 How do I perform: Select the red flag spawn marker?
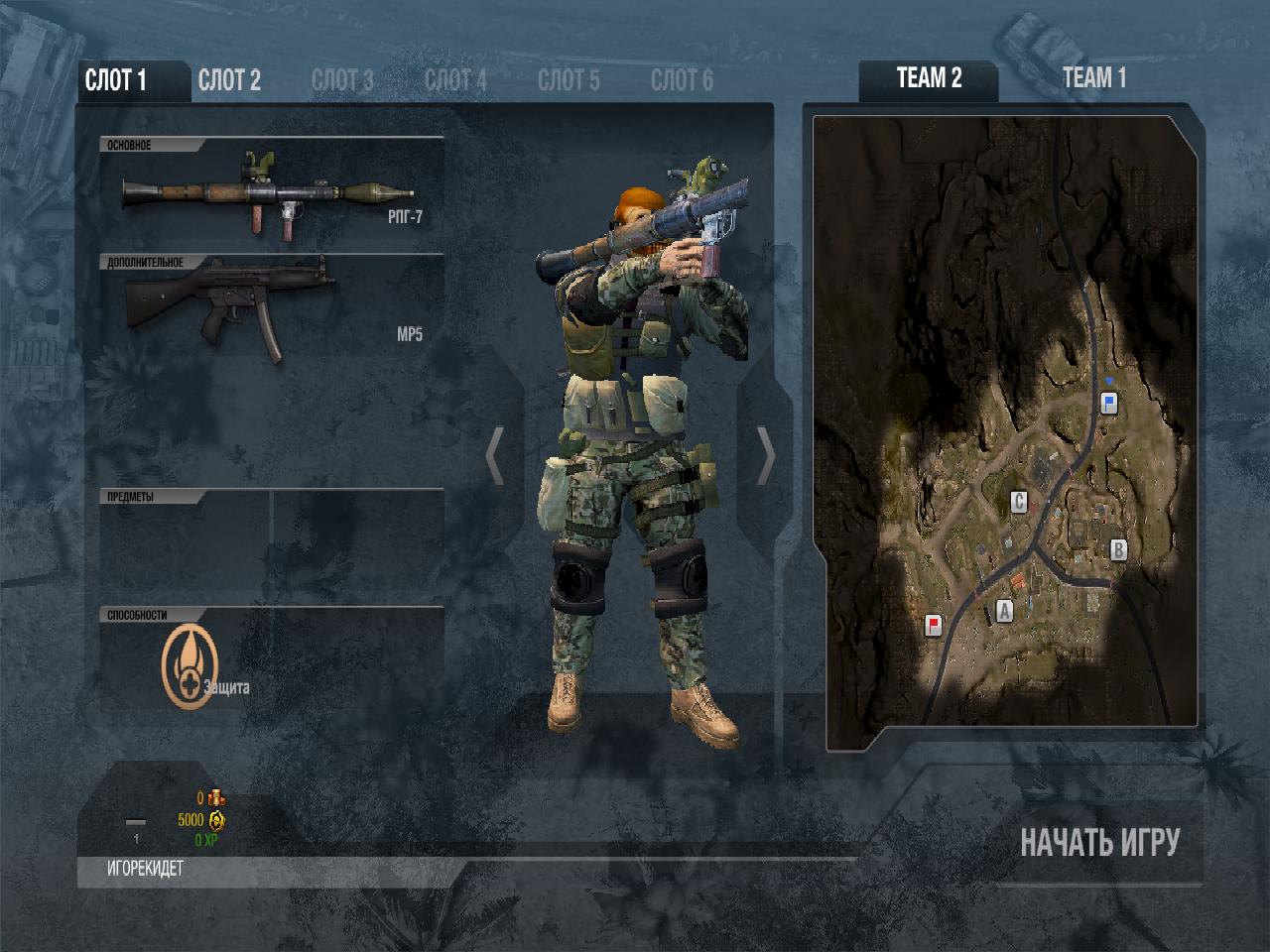(933, 625)
